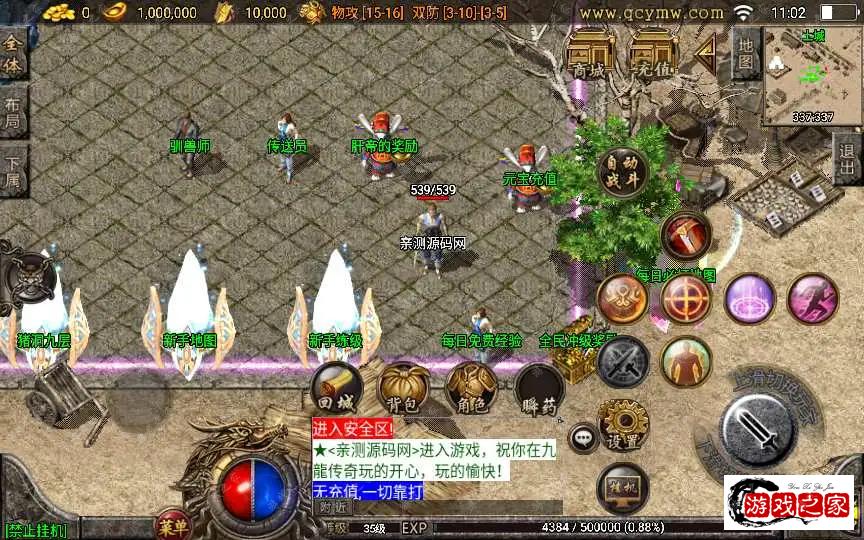Open the 角色 character panel
This screenshot has height=540, width=864.
point(471,388)
